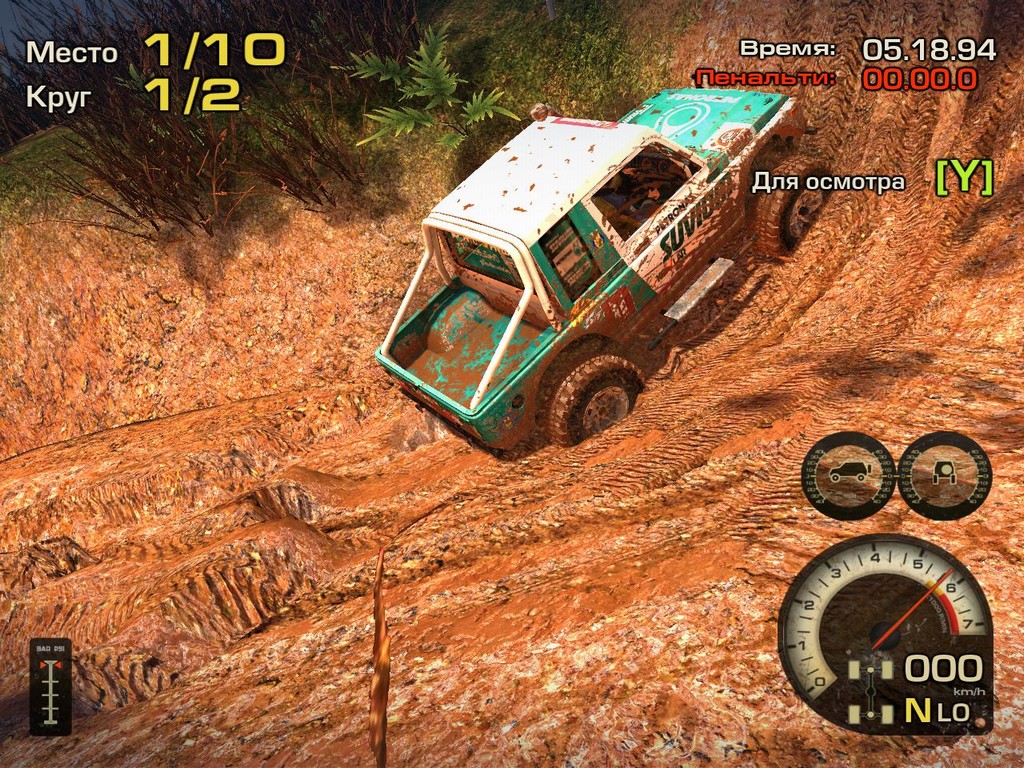Click the four-wheel drivetrain diagram
The width and height of the screenshot is (1024, 768).
point(871,690)
